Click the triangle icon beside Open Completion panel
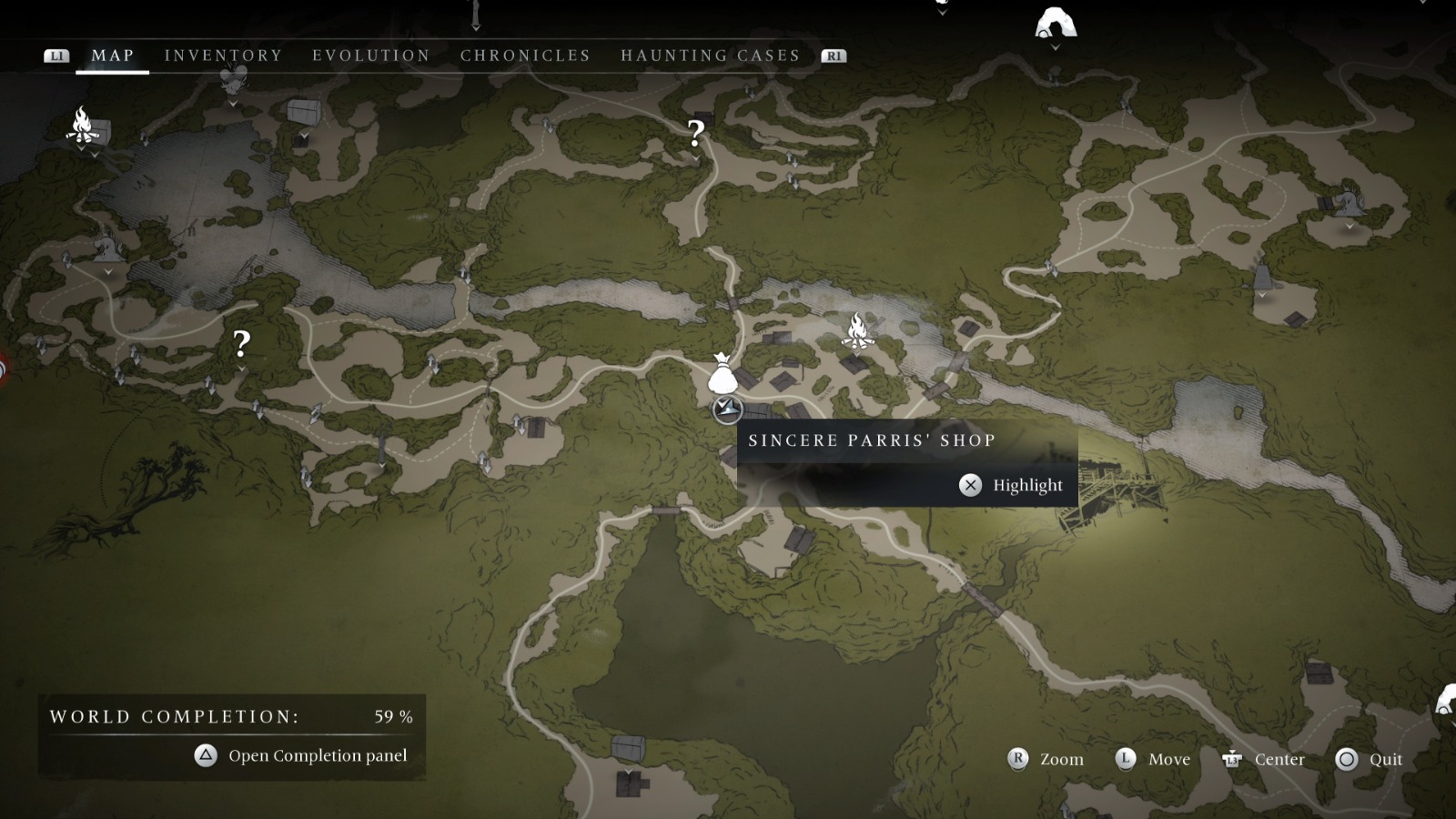This screenshot has width=1456, height=819. pos(205,755)
